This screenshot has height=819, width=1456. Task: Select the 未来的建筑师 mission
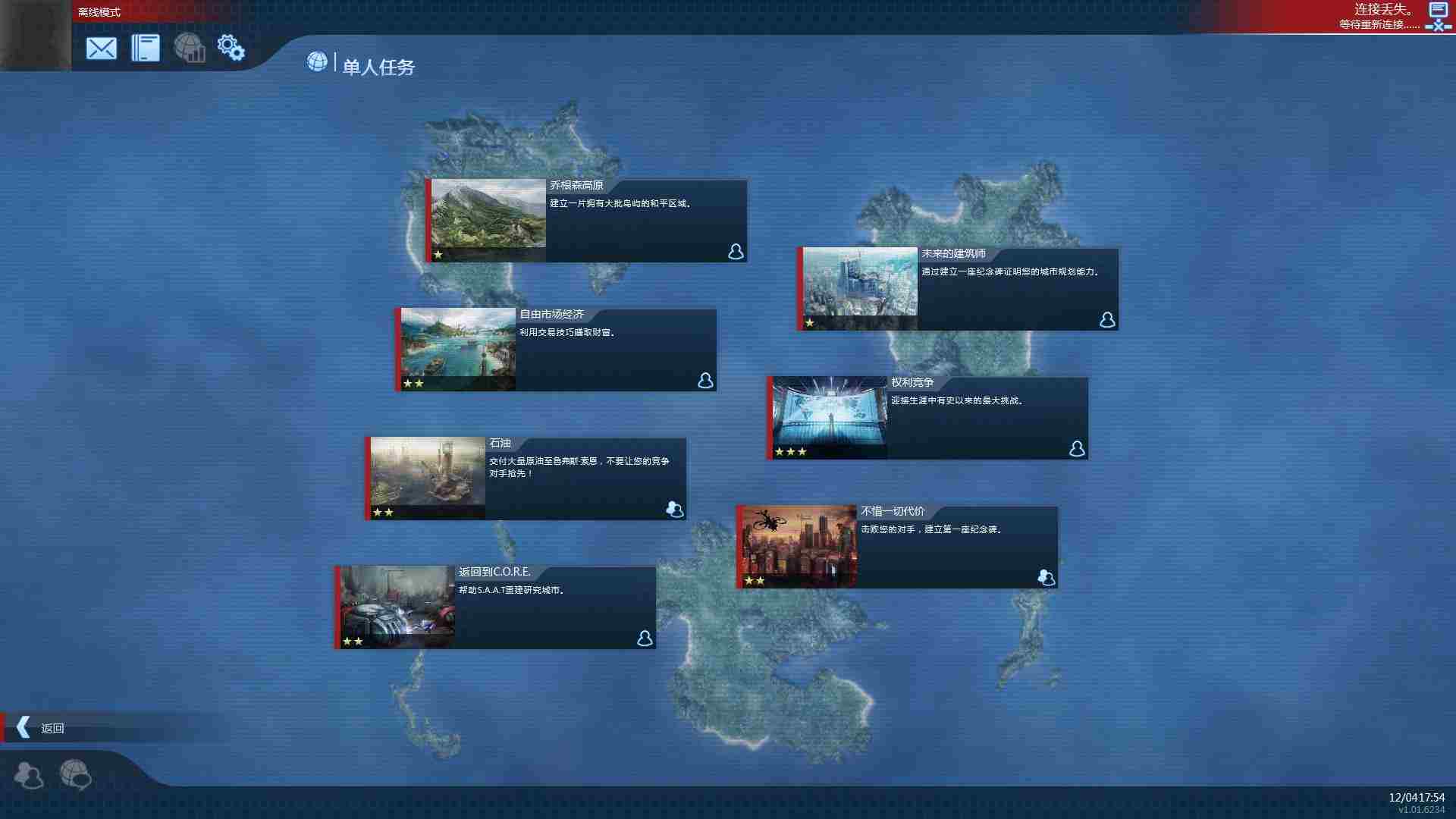[958, 289]
